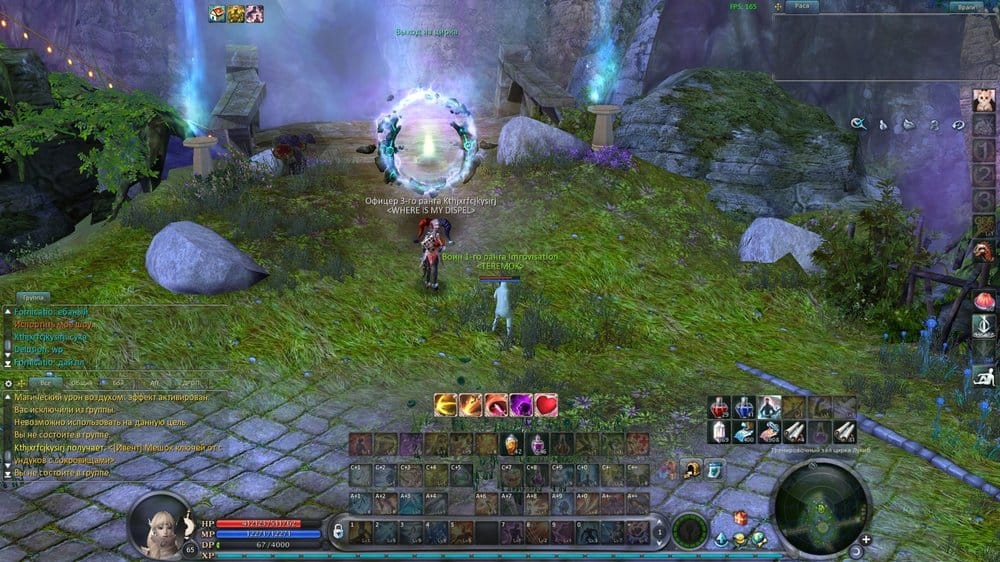Open the Общий chat tab
Image resolution: width=1000 pixels, height=562 pixels.
point(83,383)
